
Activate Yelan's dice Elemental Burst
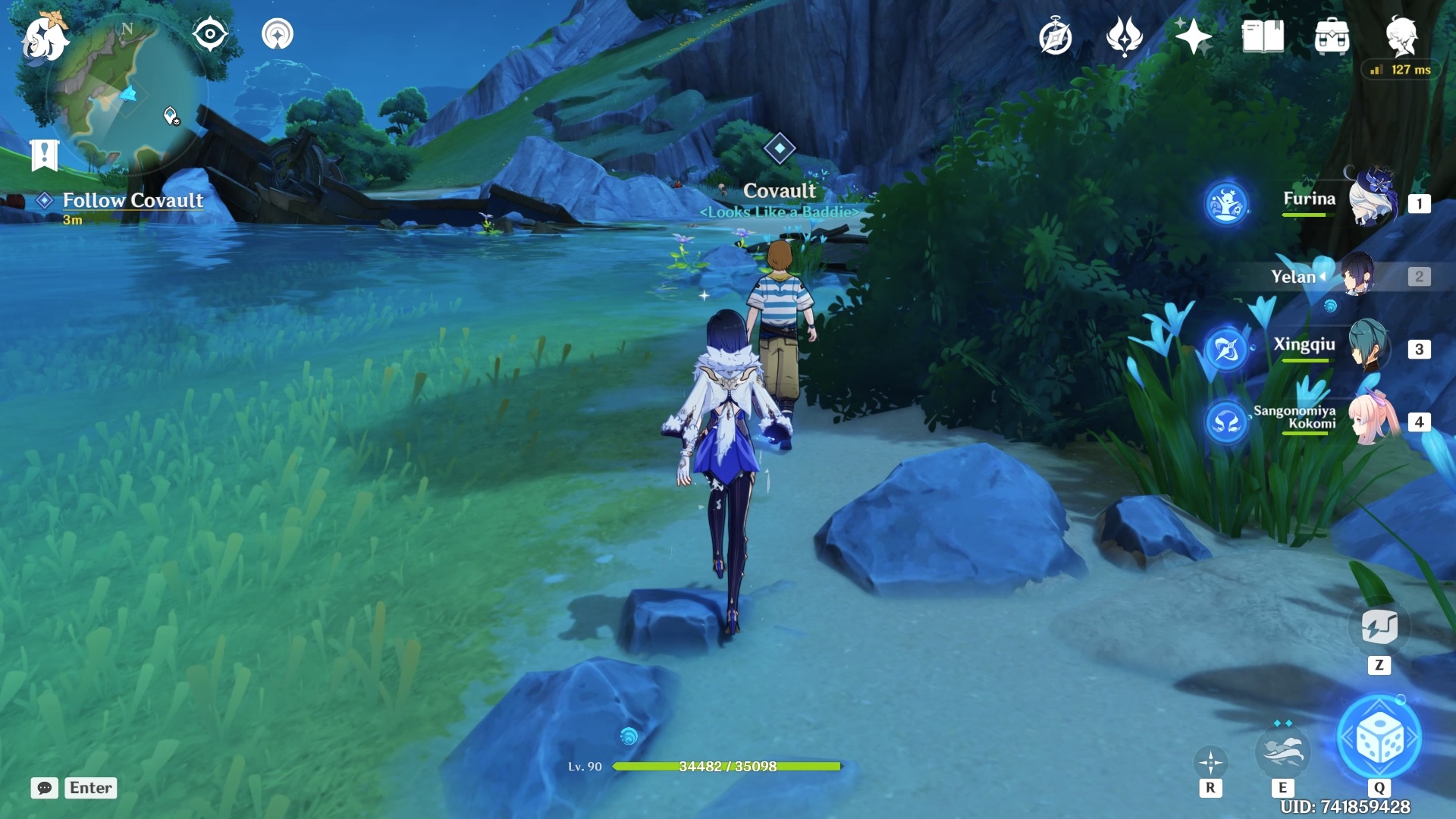1379,738
